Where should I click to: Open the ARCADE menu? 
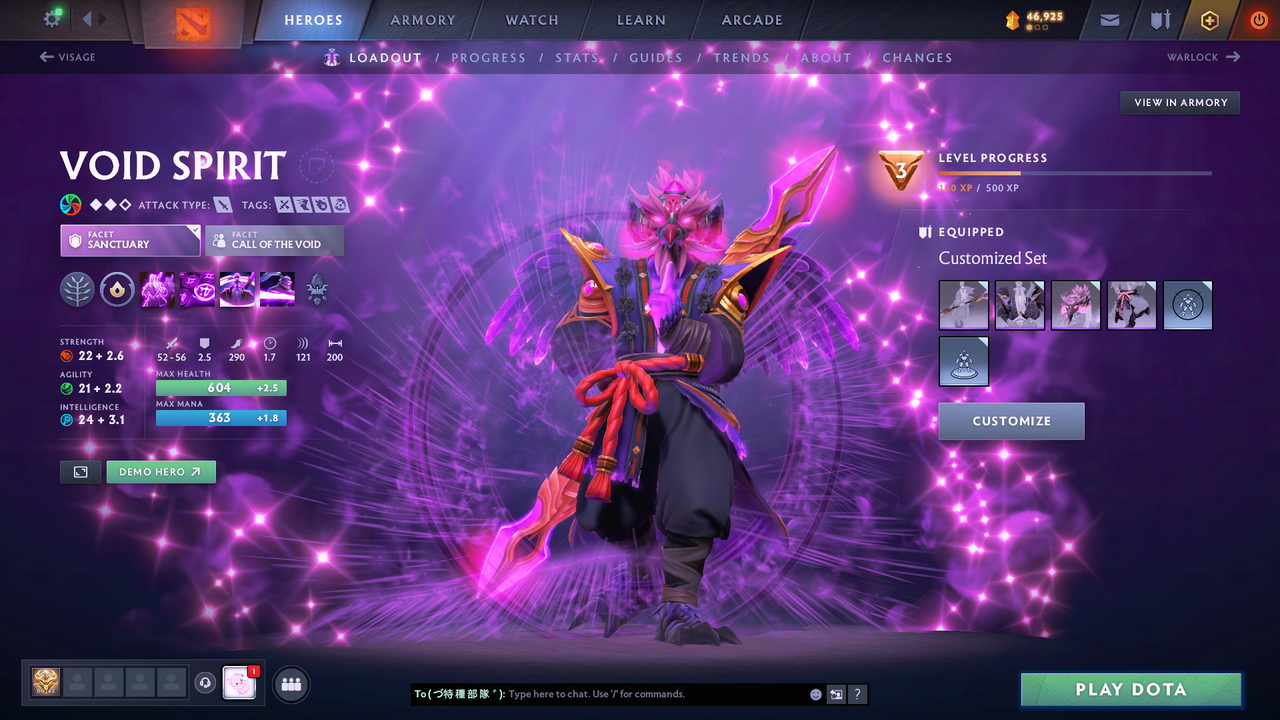pyautogui.click(x=751, y=20)
